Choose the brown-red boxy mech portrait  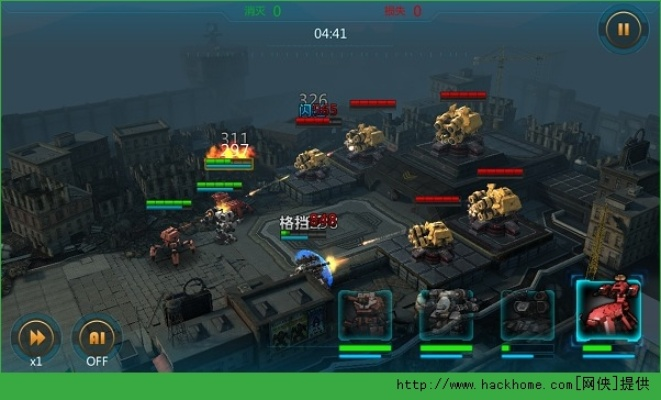coord(365,314)
